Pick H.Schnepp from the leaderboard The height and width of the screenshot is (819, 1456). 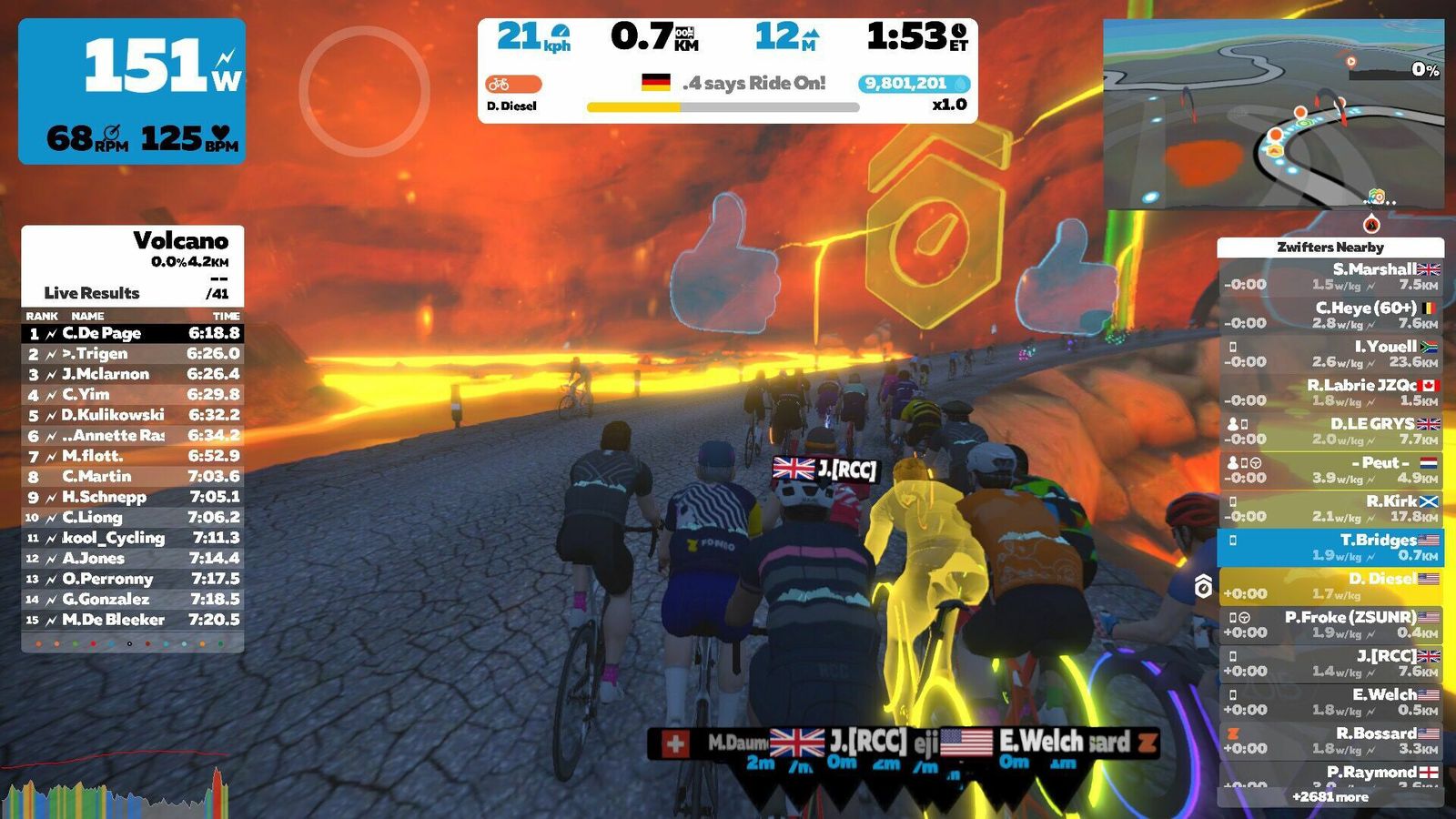click(x=133, y=497)
